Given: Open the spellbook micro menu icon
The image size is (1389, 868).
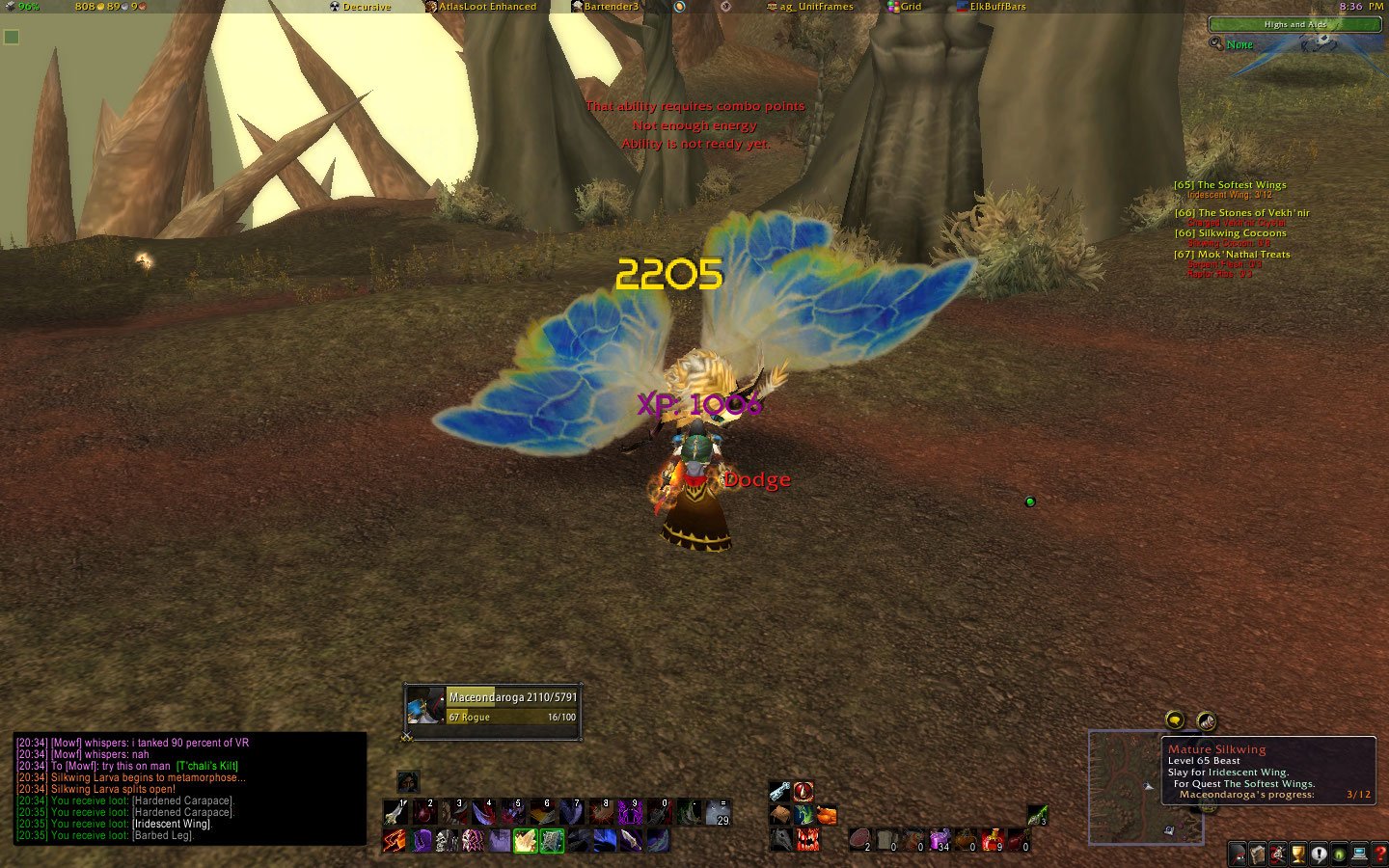Looking at the screenshot, I should point(1257,853).
